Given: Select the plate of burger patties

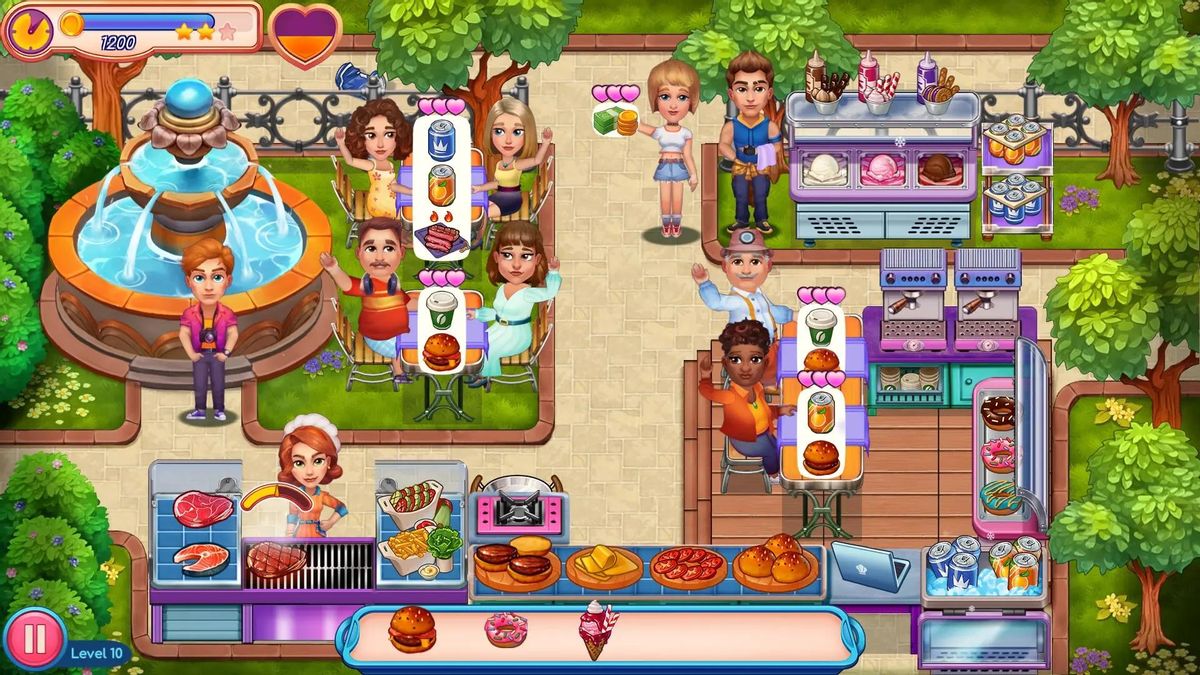Looking at the screenshot, I should click(517, 565).
